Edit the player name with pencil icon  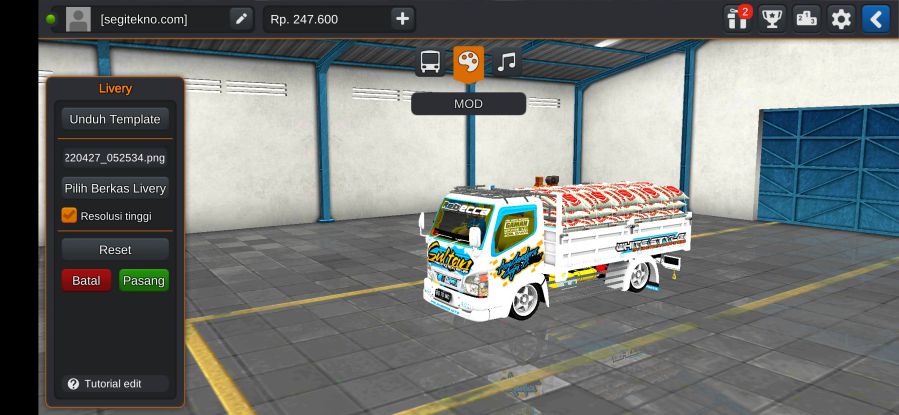(x=241, y=19)
